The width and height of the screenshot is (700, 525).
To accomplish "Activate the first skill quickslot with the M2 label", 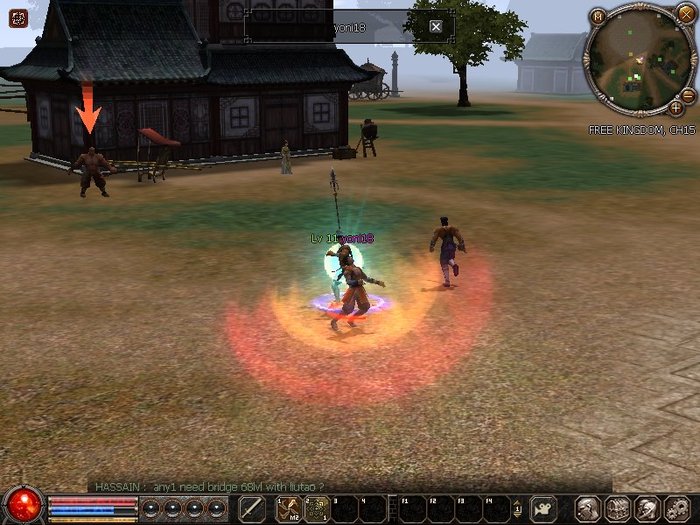I will [289, 508].
